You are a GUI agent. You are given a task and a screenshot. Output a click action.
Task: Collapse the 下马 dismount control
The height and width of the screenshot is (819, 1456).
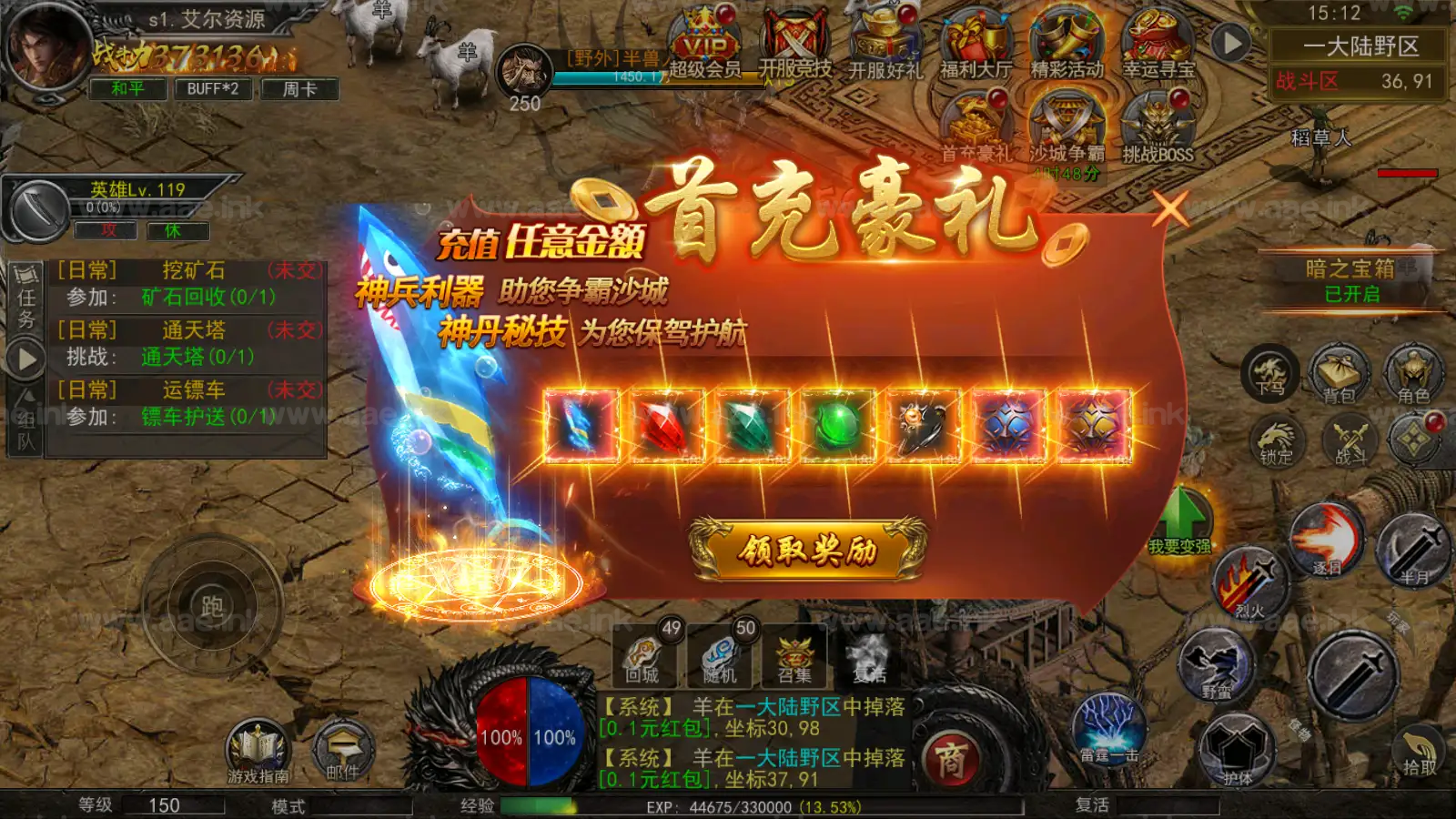(1270, 373)
